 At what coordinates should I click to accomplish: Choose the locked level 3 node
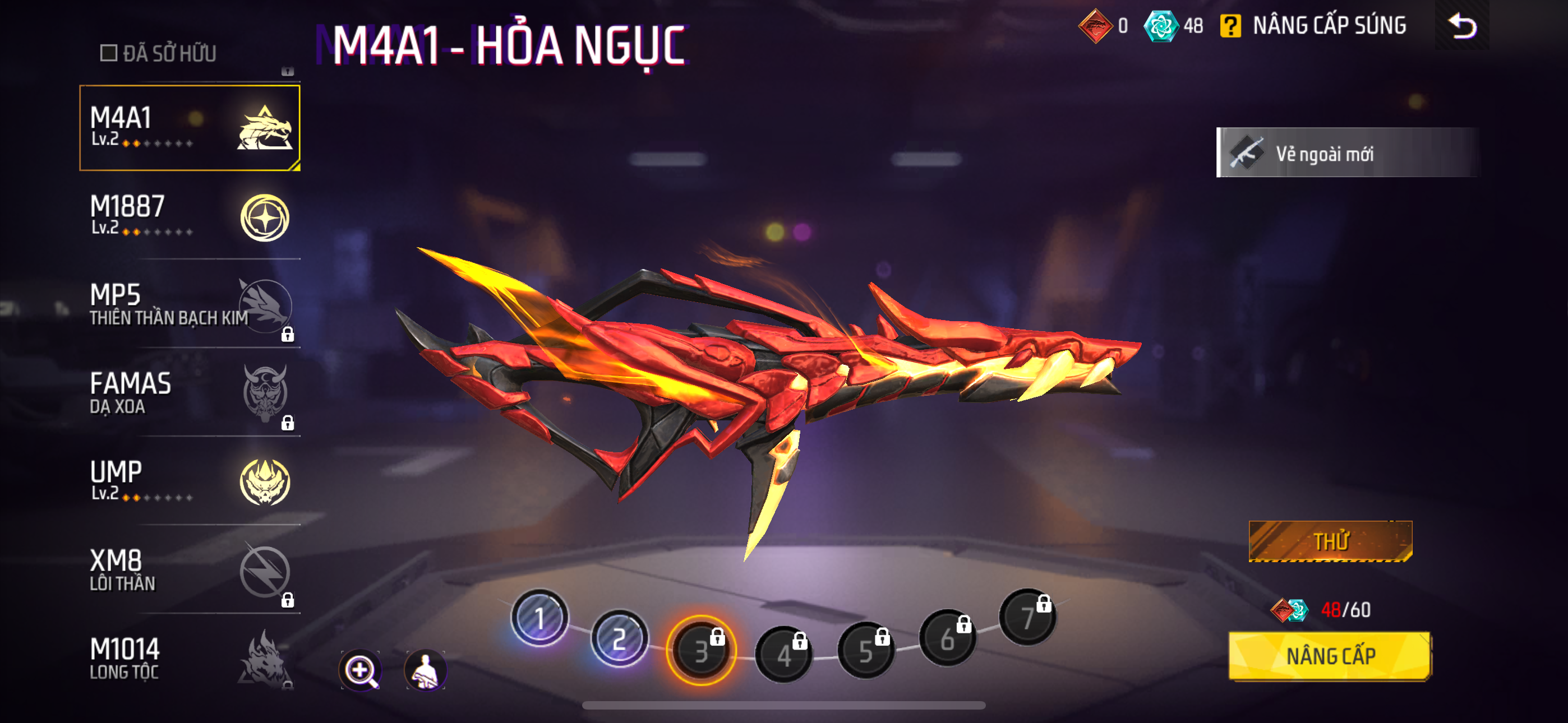pyautogui.click(x=701, y=651)
